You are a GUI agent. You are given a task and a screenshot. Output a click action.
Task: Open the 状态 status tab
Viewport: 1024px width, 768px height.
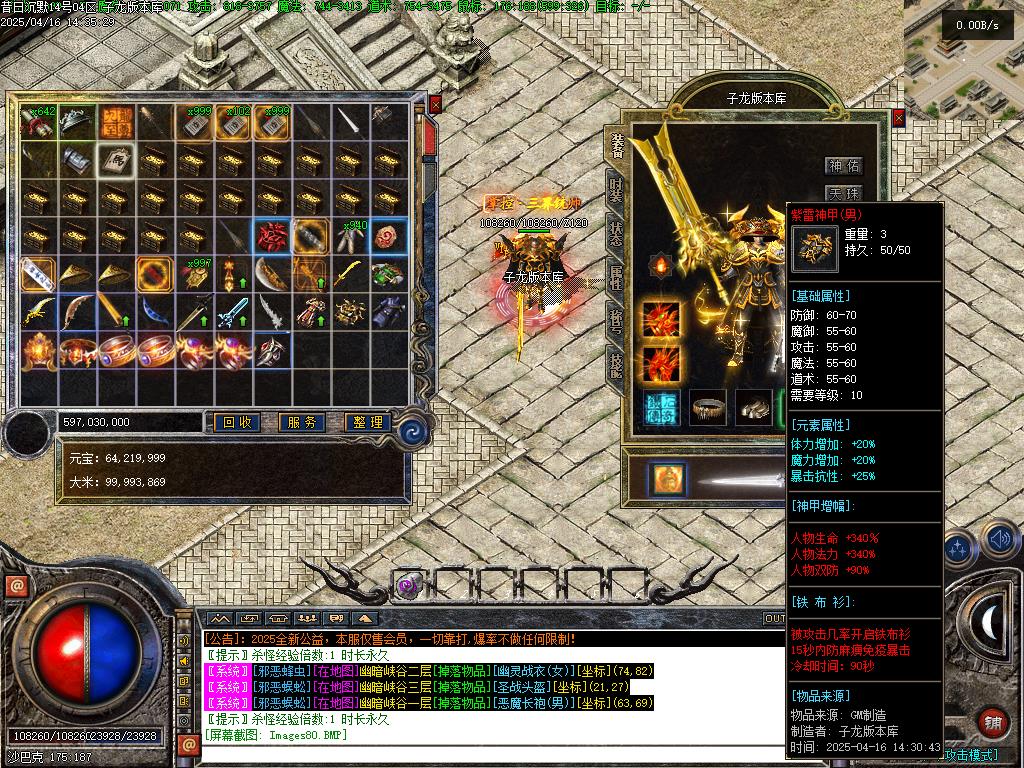pyautogui.click(x=616, y=233)
